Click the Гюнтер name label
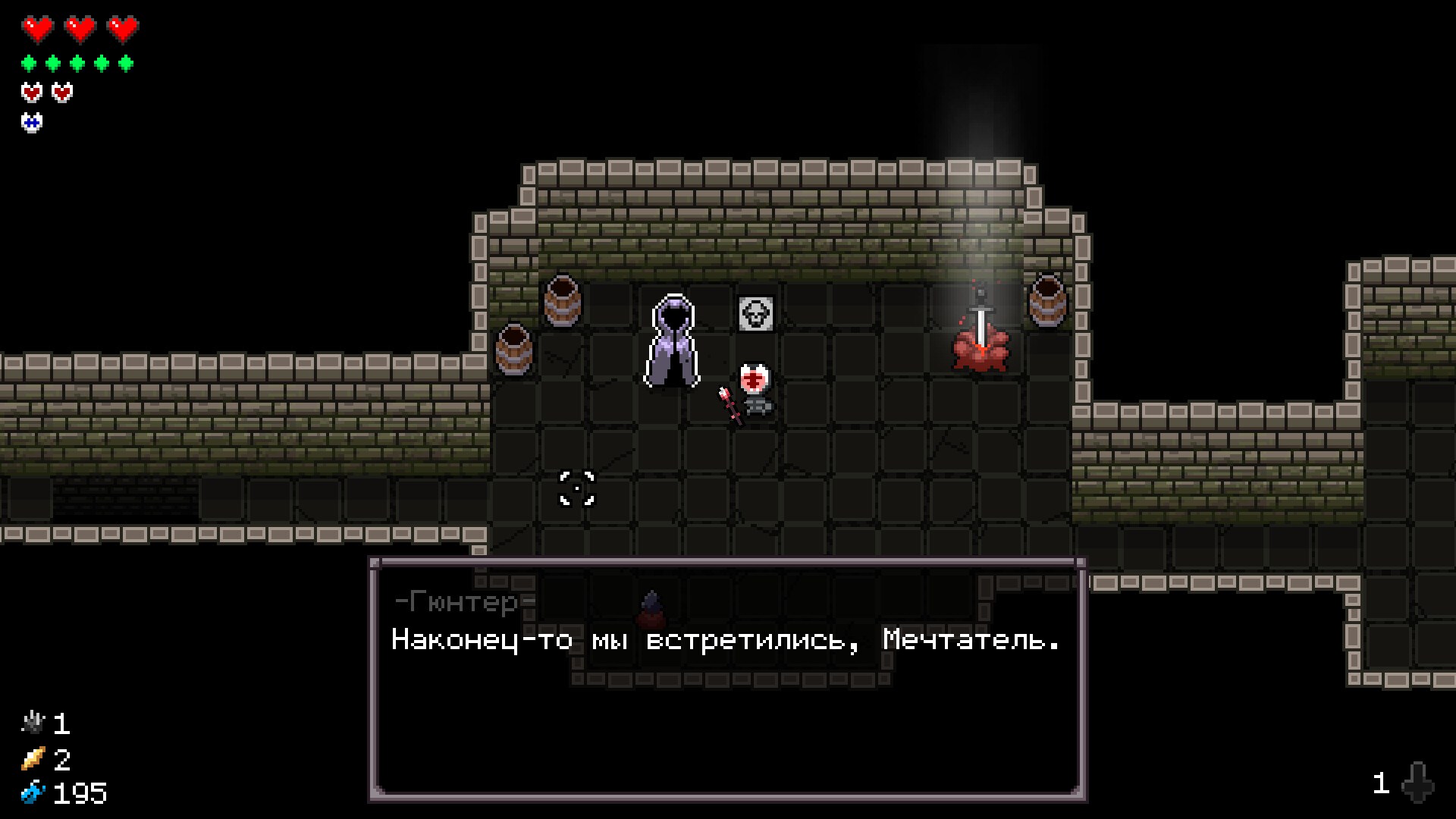This screenshot has width=1456, height=819. 455,603
